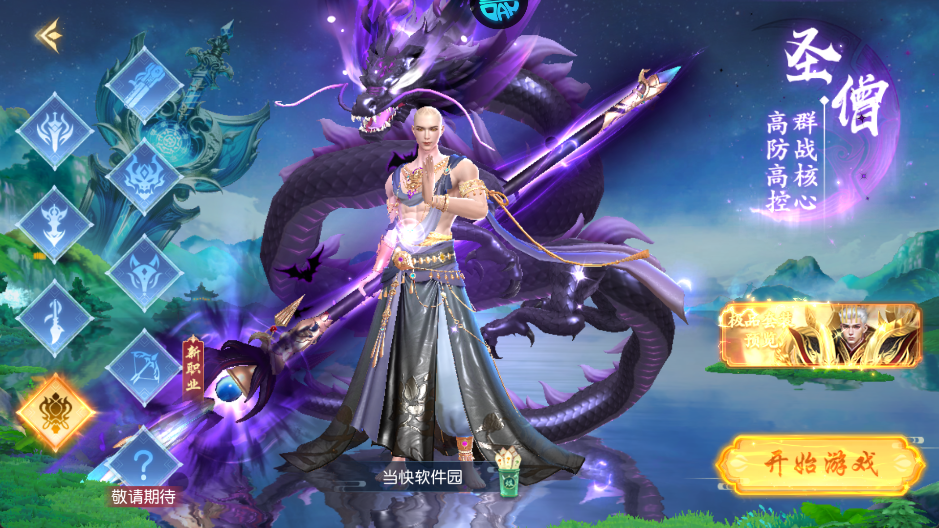Select the fox mask class icon
Image resolution: width=939 pixels, height=528 pixels.
click(143, 273)
